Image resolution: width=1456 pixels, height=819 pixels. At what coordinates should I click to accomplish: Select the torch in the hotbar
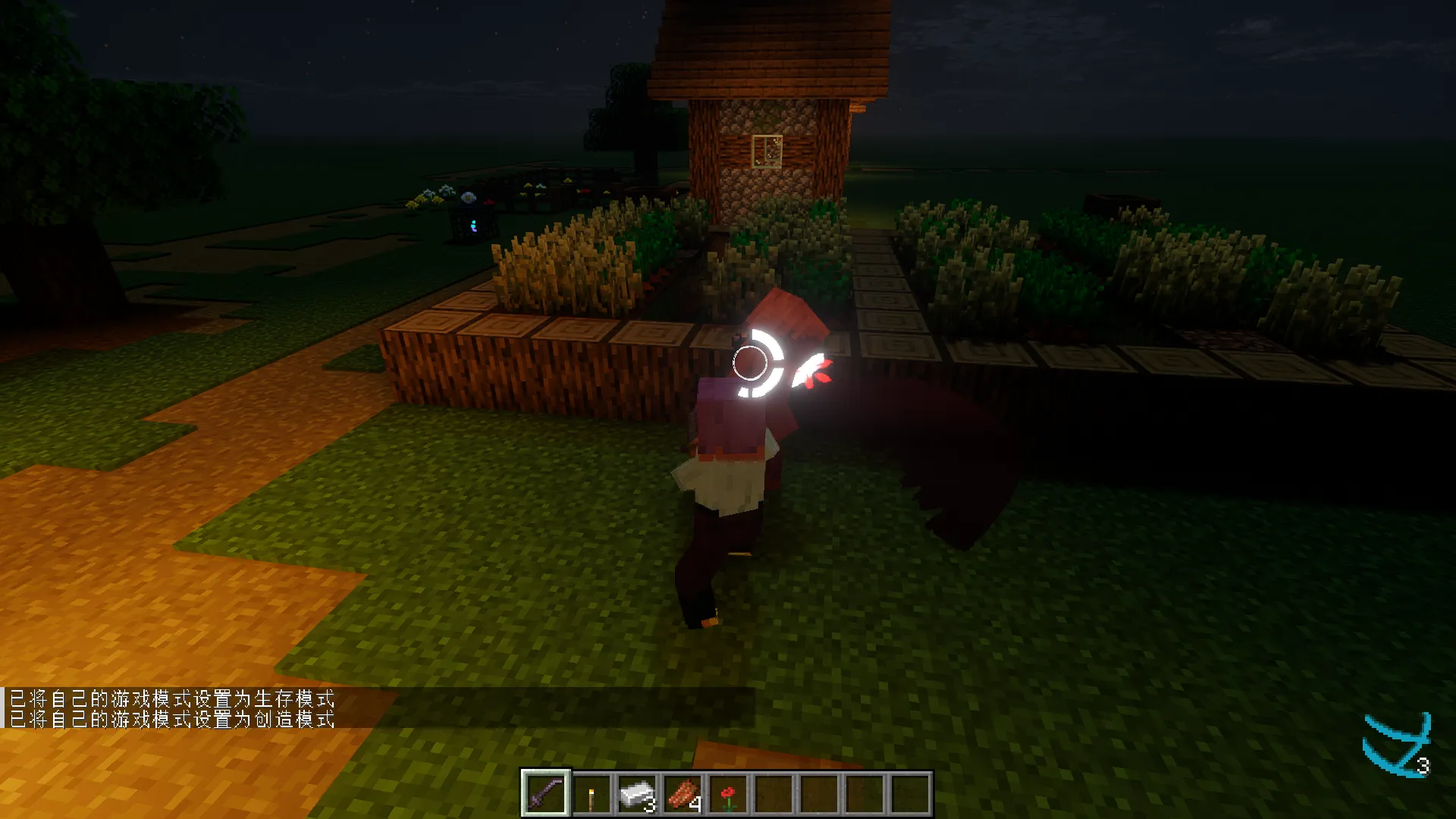(x=592, y=792)
